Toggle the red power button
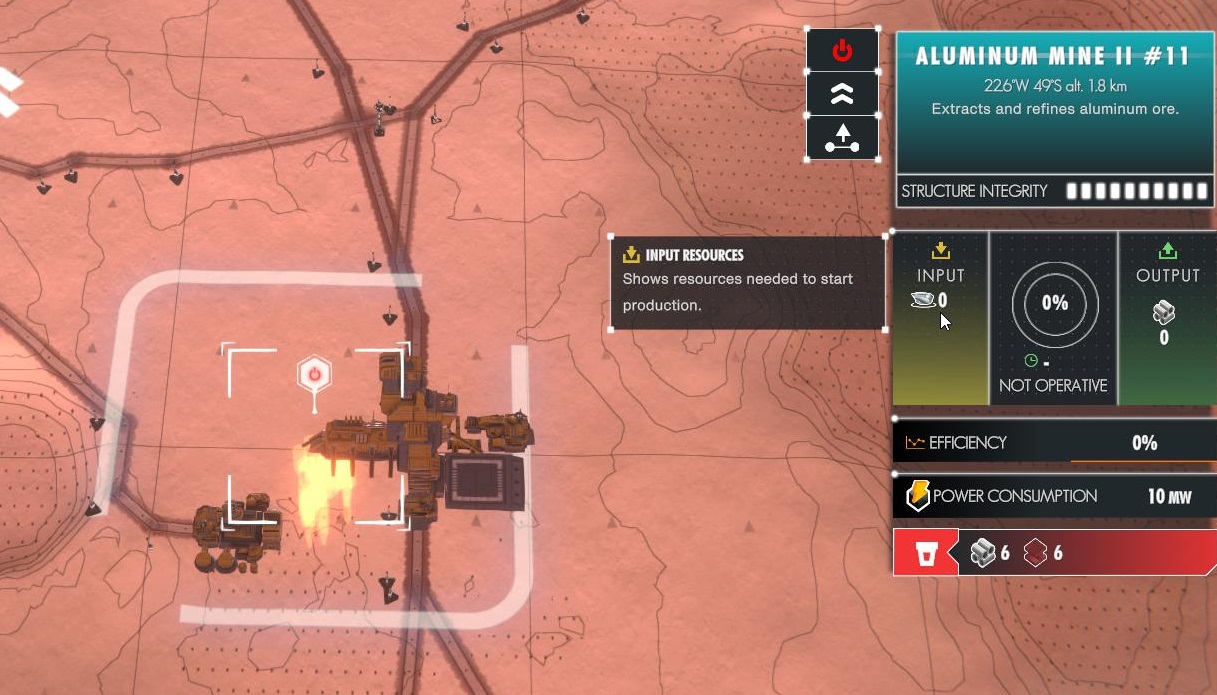This screenshot has height=695, width=1217. (x=842, y=50)
